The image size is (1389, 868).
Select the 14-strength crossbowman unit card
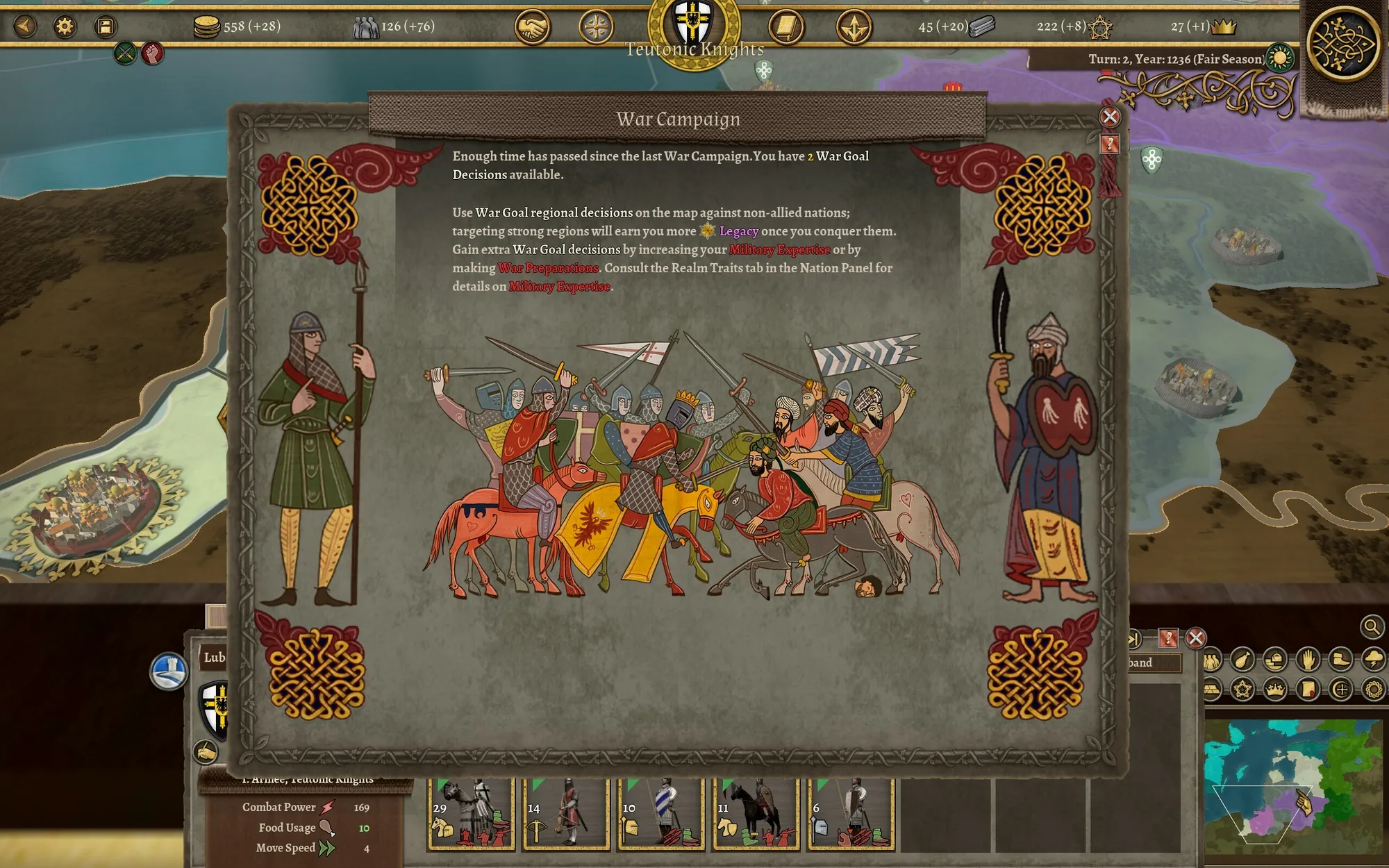(x=565, y=814)
